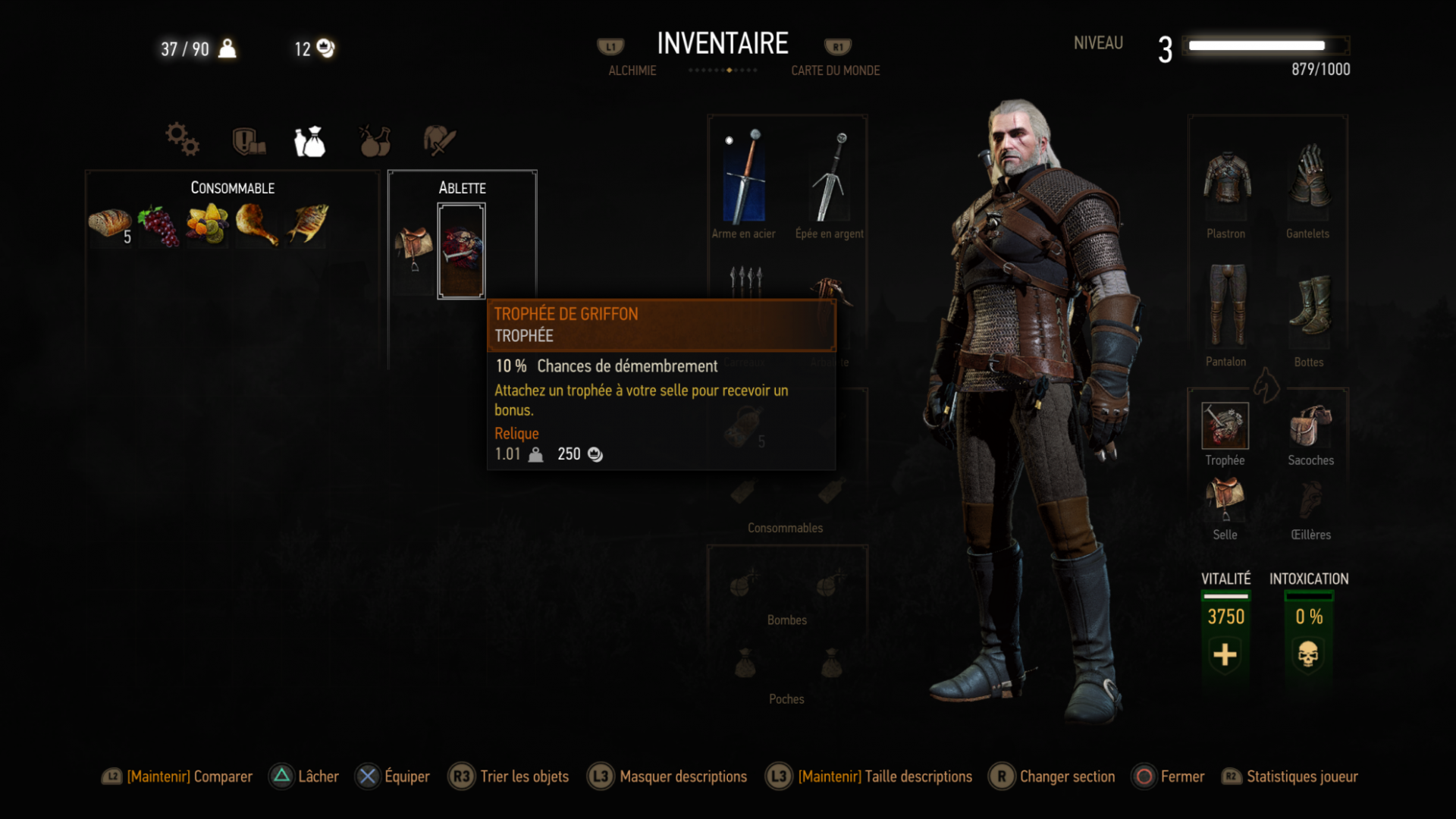The width and height of the screenshot is (1456, 819).
Task: Open the weapons and armor tab
Action: (x=439, y=140)
